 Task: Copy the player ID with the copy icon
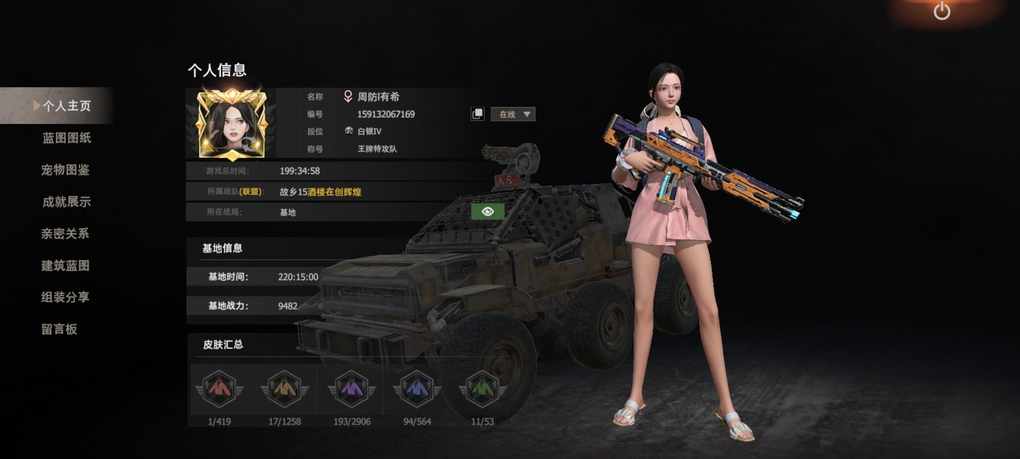tap(477, 114)
